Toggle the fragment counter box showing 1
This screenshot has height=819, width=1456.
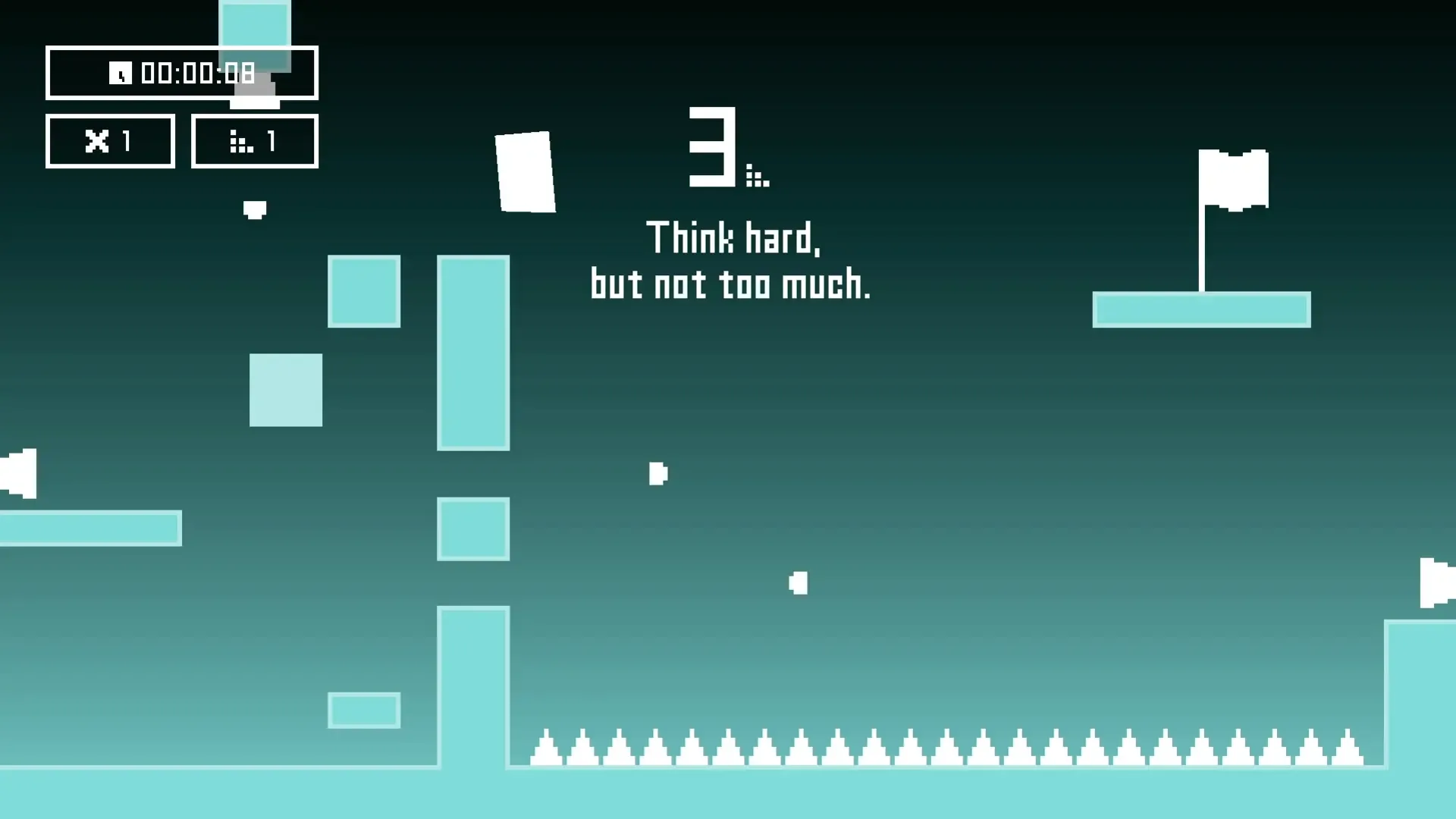[254, 140]
